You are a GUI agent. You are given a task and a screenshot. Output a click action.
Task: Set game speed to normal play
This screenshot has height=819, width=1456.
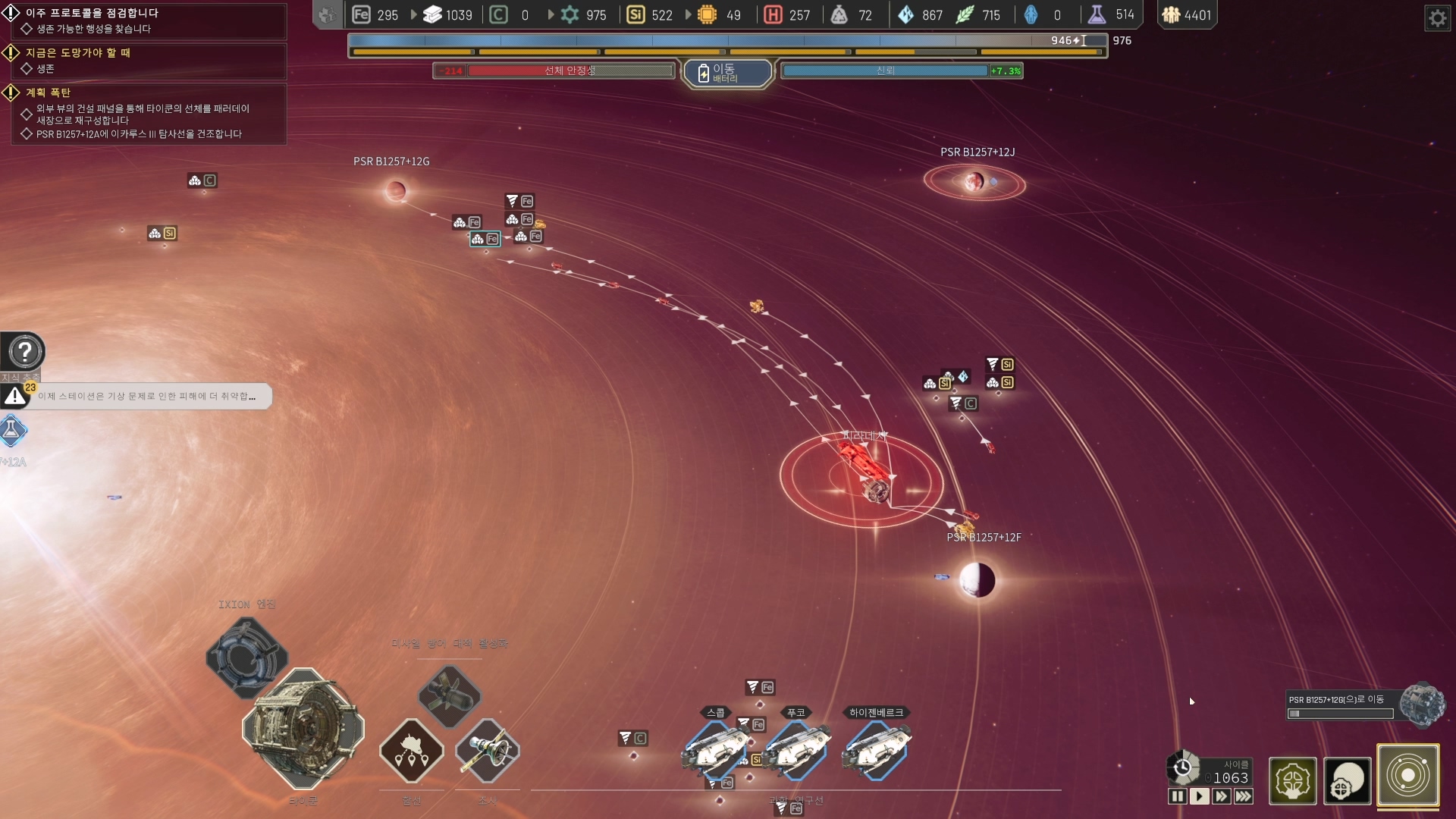(x=1199, y=796)
